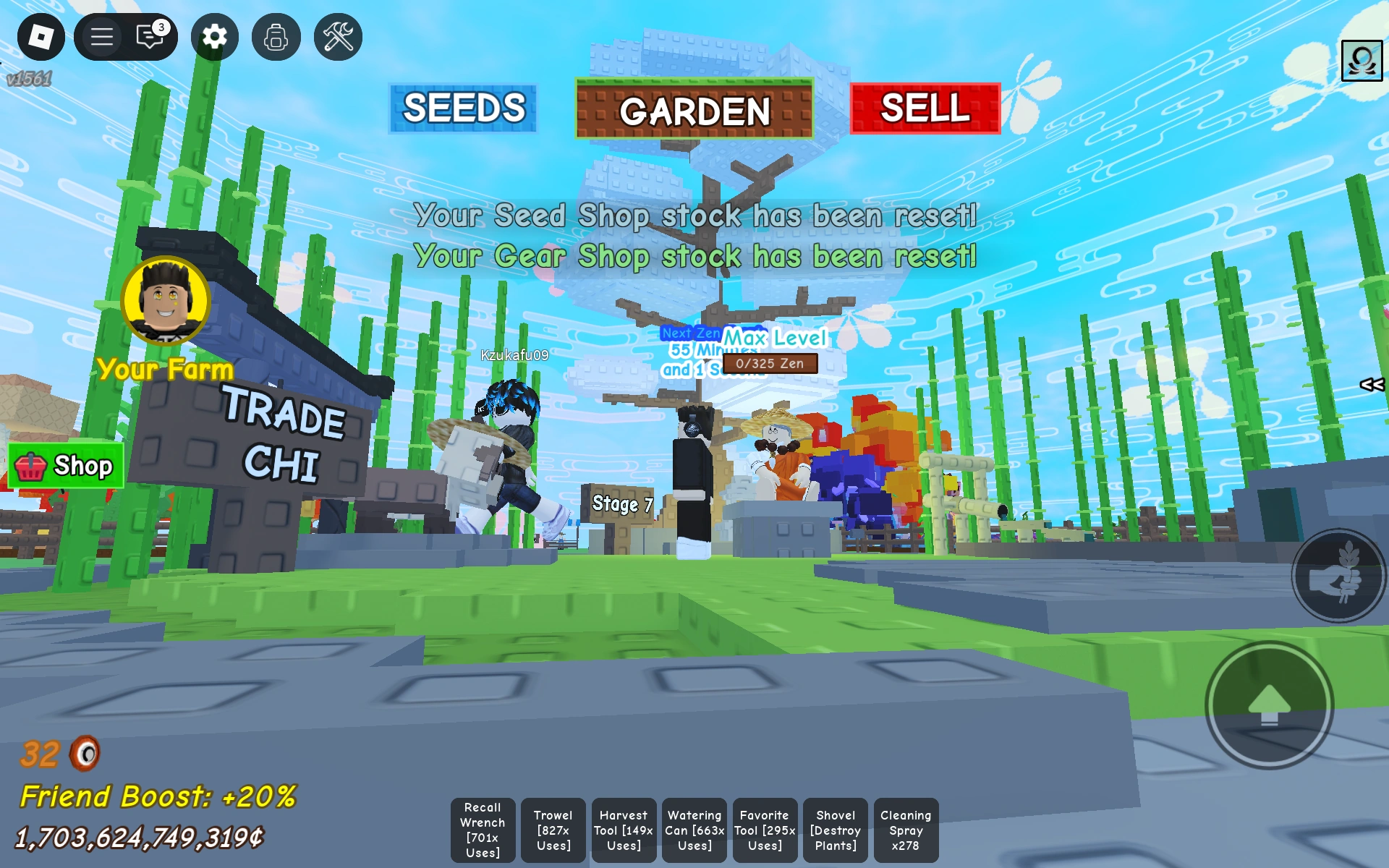1389x868 pixels.
Task: Equip the Recall Wrench tool
Action: click(x=483, y=830)
